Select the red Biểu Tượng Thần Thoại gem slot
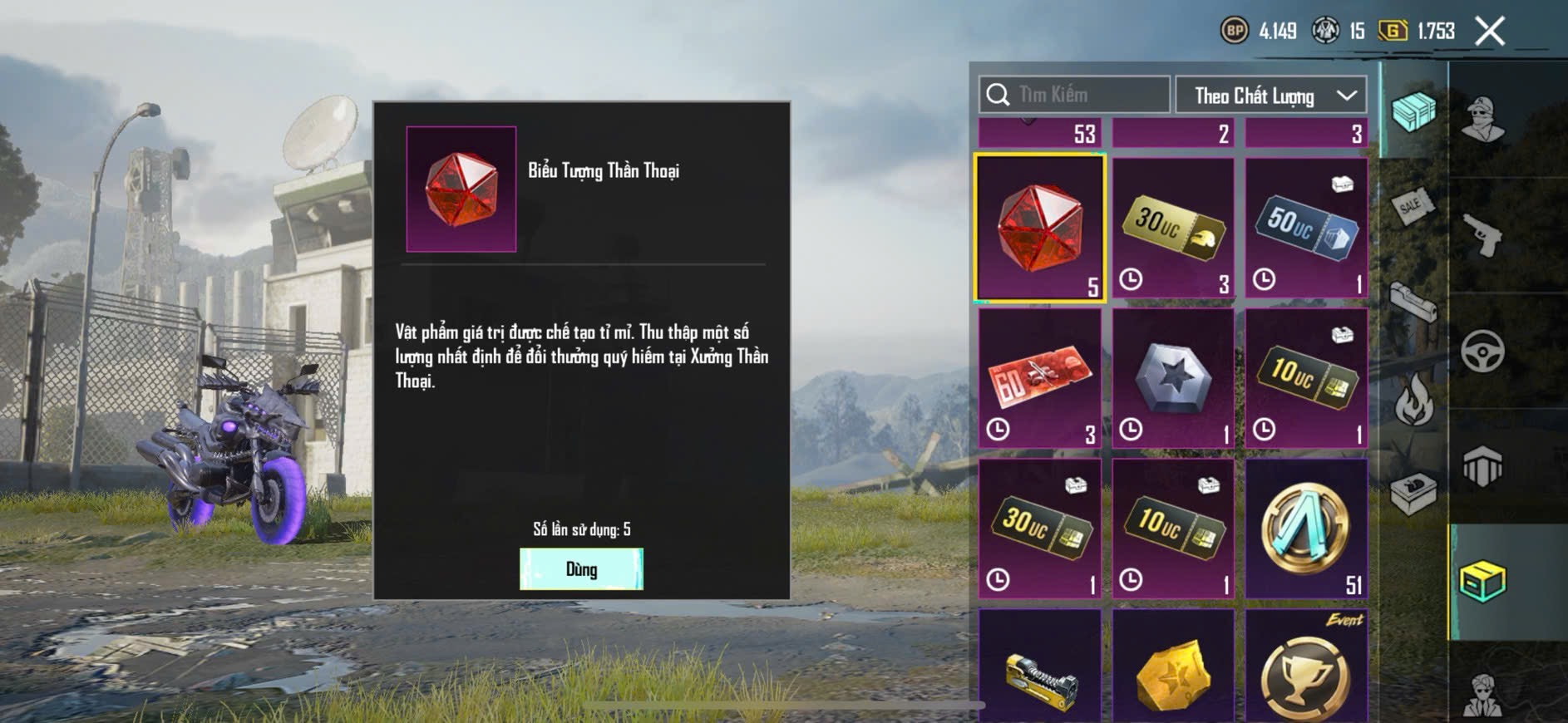1568x723 pixels. tap(1040, 228)
